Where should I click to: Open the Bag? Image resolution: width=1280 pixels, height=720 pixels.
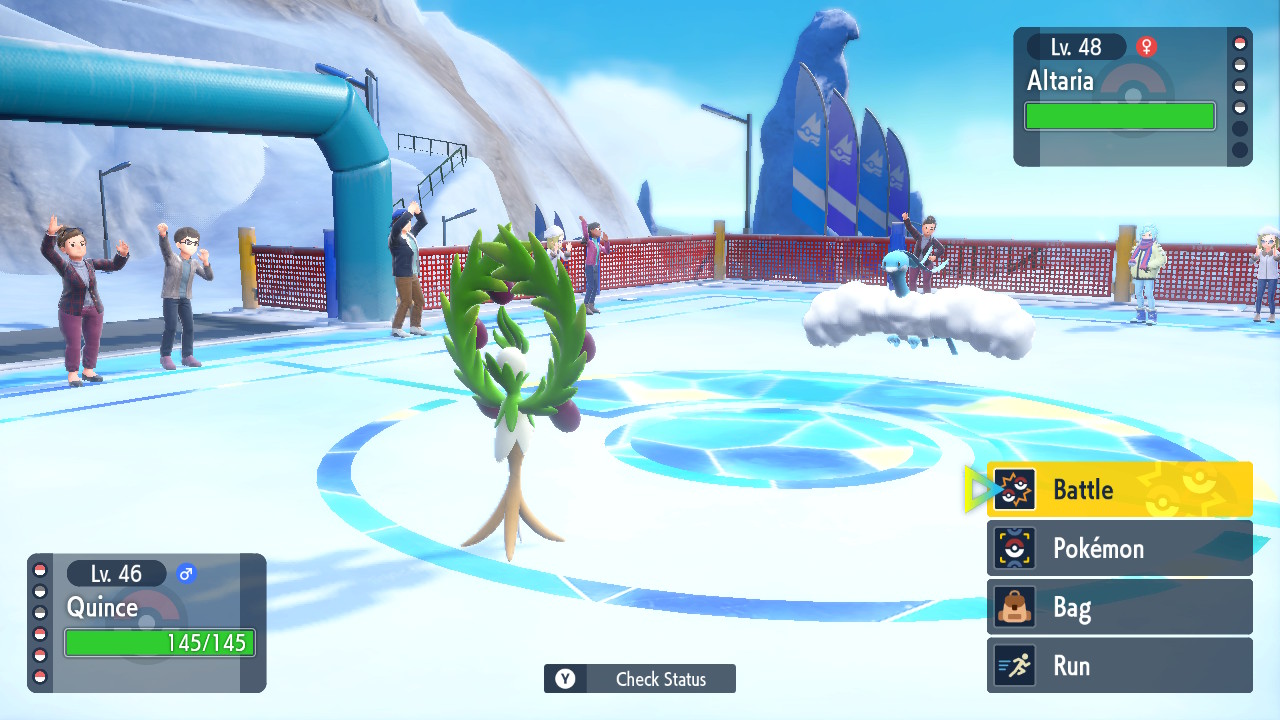1118,607
